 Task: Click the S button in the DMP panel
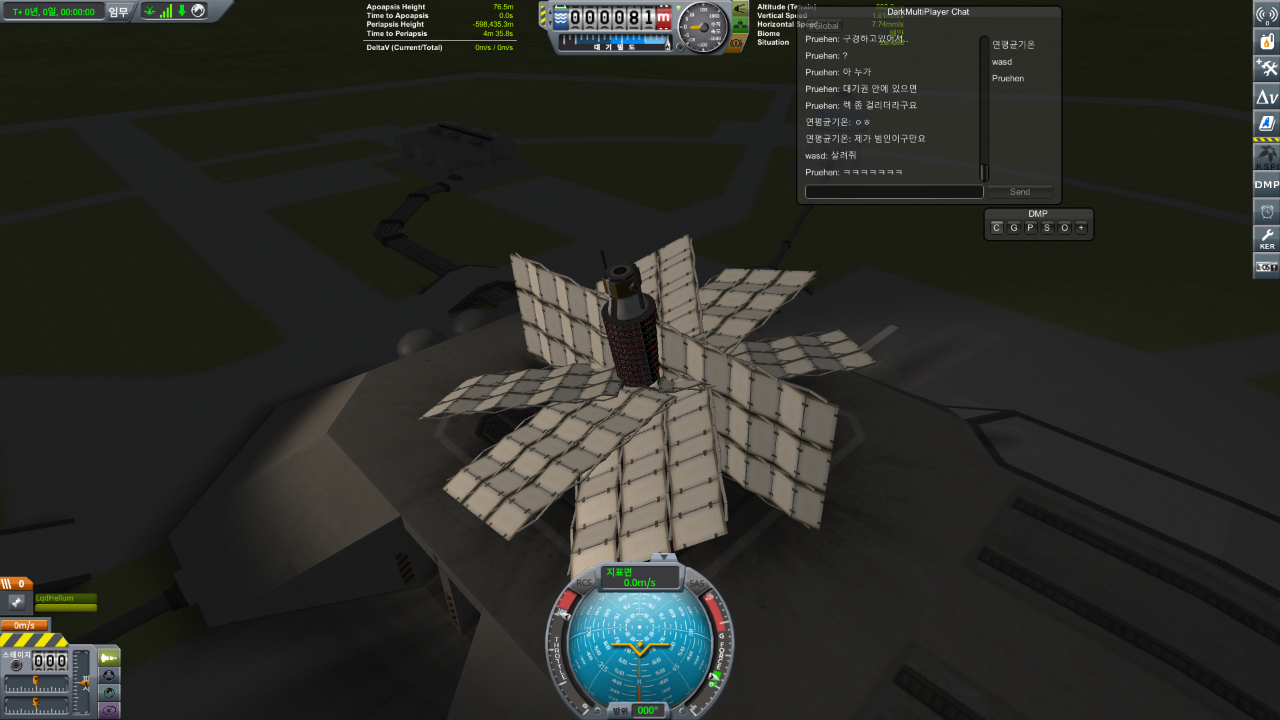(x=1047, y=228)
